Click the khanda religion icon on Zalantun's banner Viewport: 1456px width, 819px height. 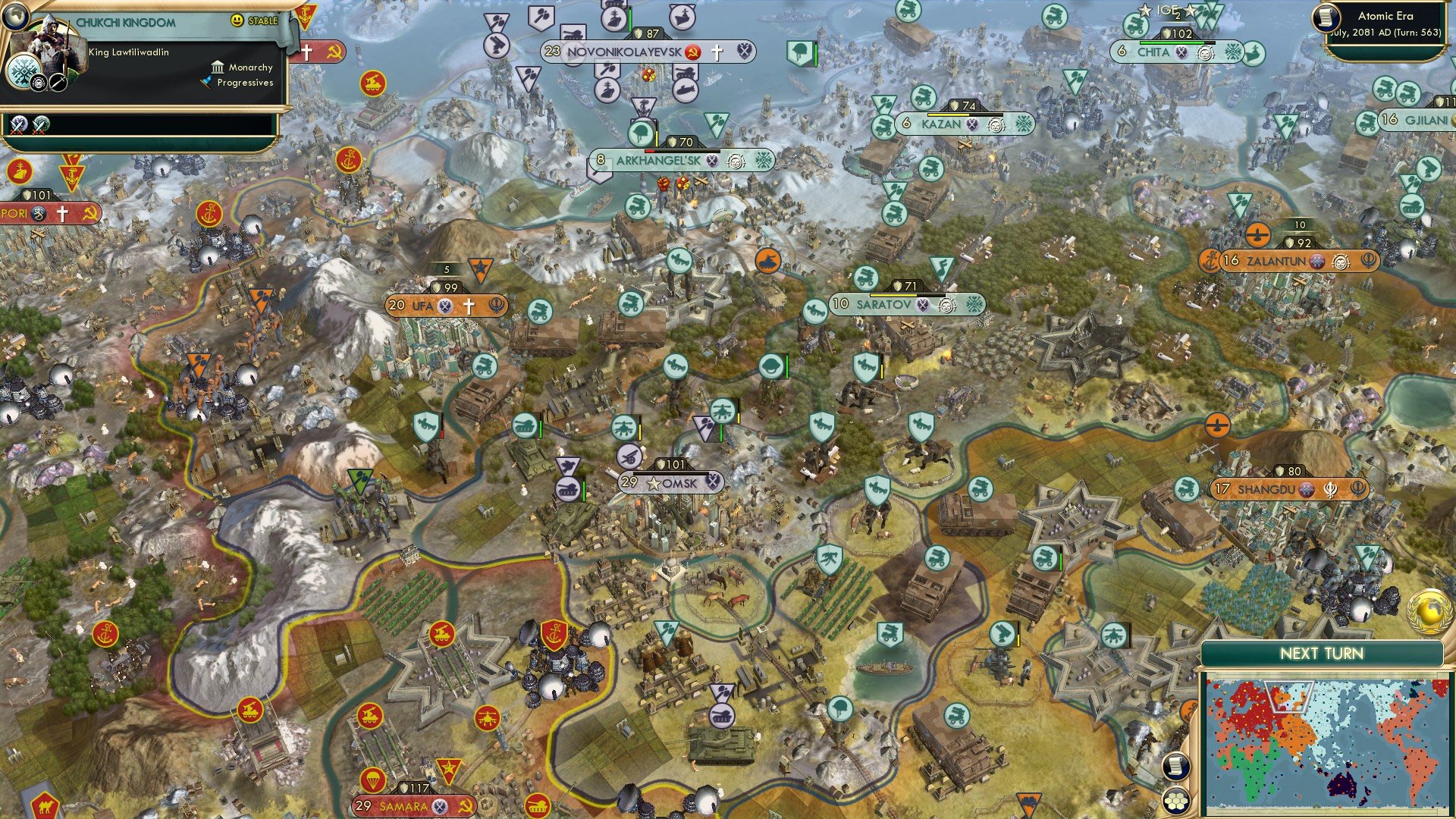1369,261
